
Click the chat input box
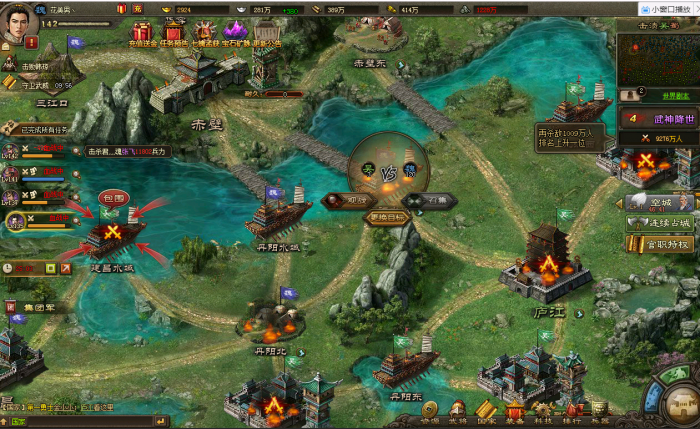pos(60,421)
